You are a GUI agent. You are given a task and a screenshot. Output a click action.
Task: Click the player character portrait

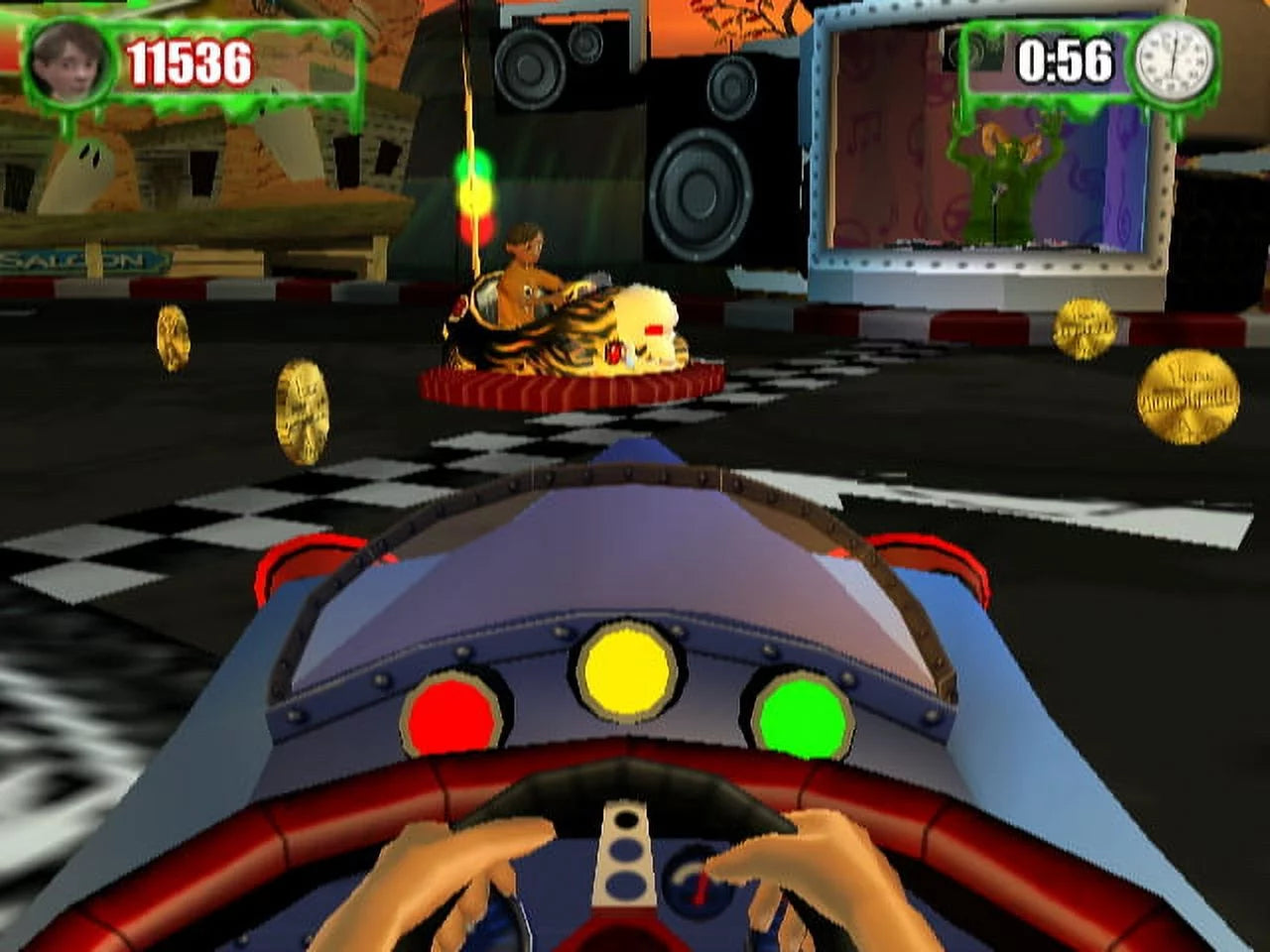68,61
